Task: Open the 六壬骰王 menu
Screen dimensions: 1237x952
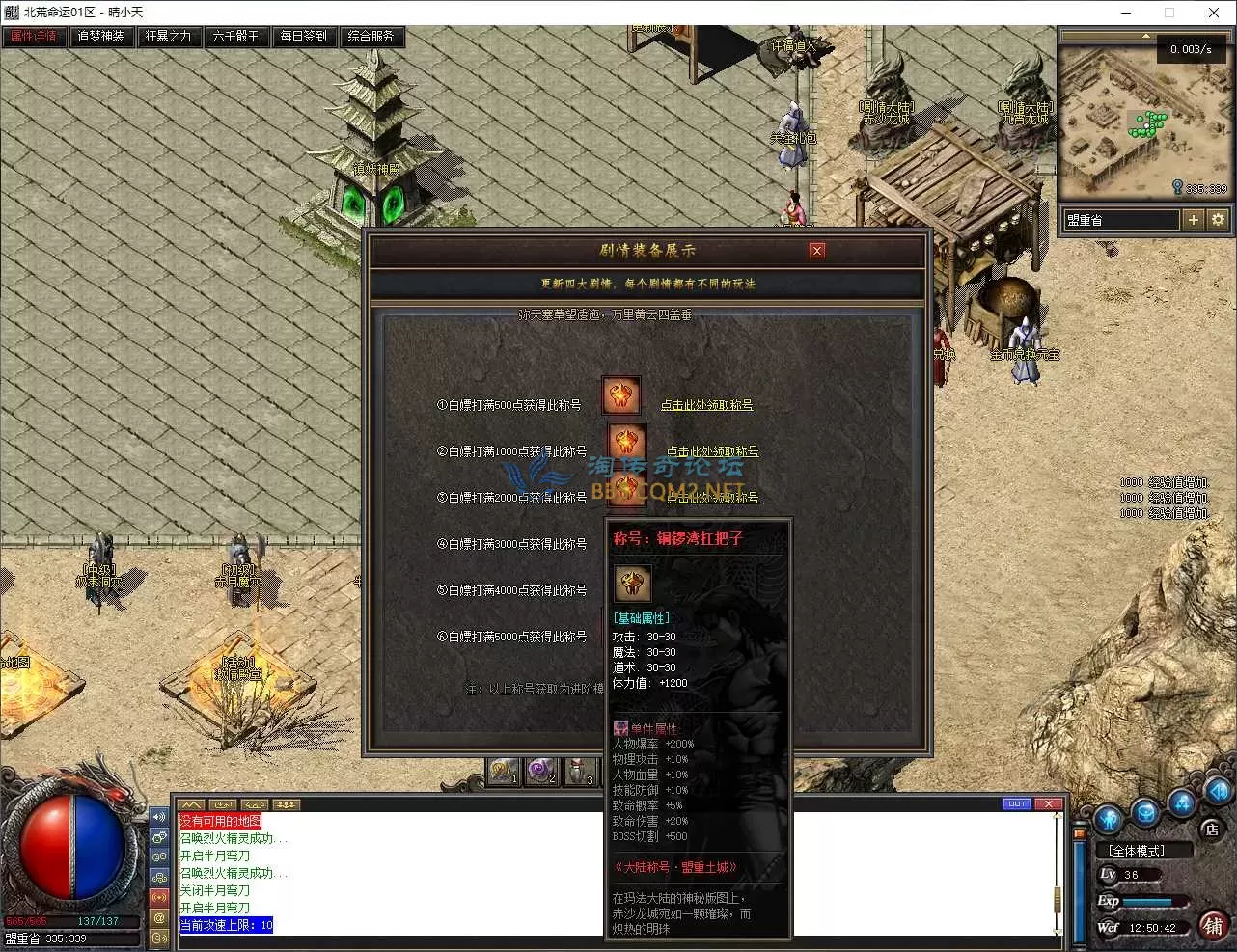Action: [236, 37]
